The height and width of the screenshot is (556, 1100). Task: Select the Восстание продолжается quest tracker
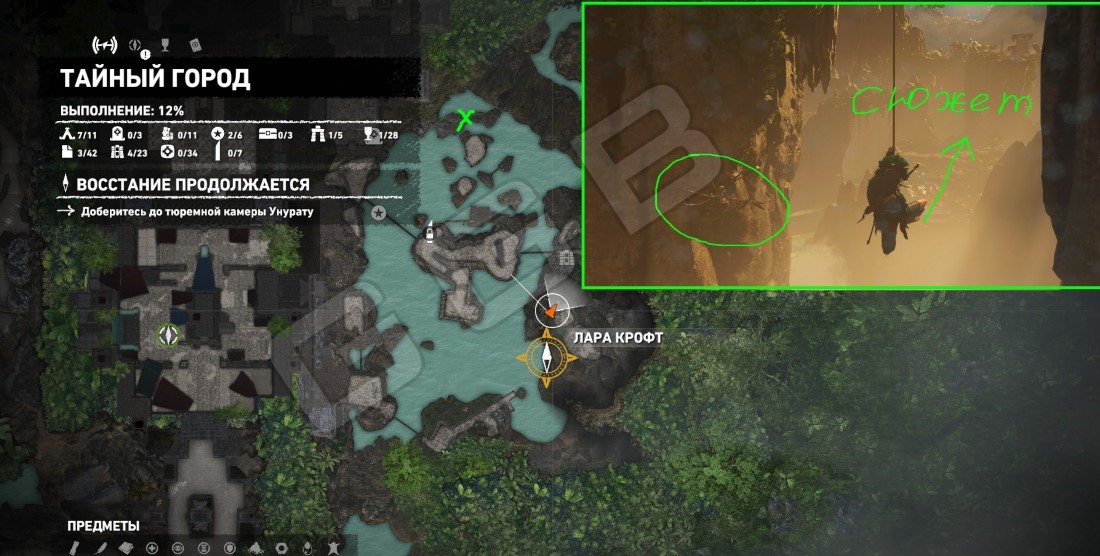point(190,185)
